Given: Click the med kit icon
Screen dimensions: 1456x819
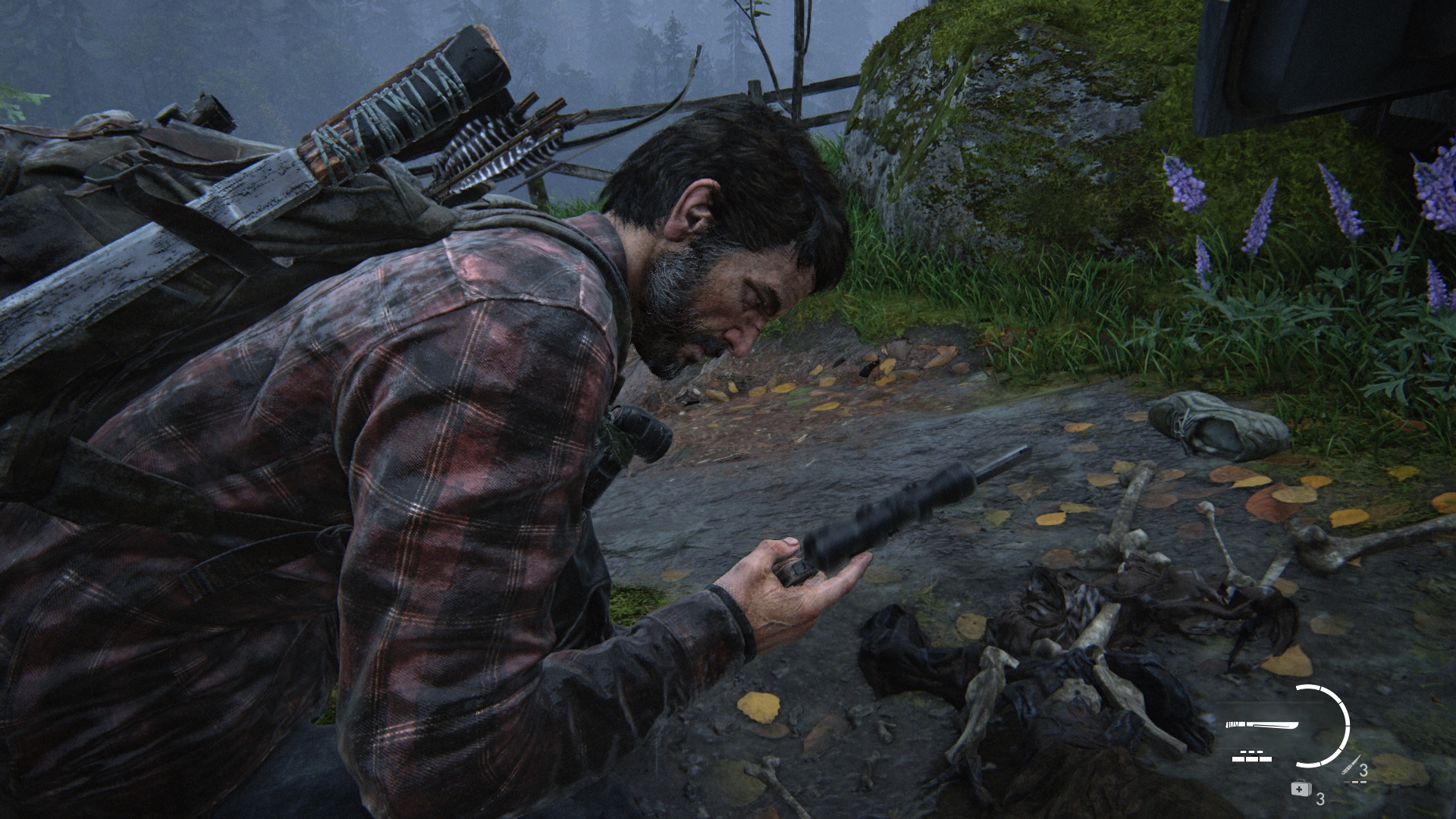Looking at the screenshot, I should (x=1301, y=789).
